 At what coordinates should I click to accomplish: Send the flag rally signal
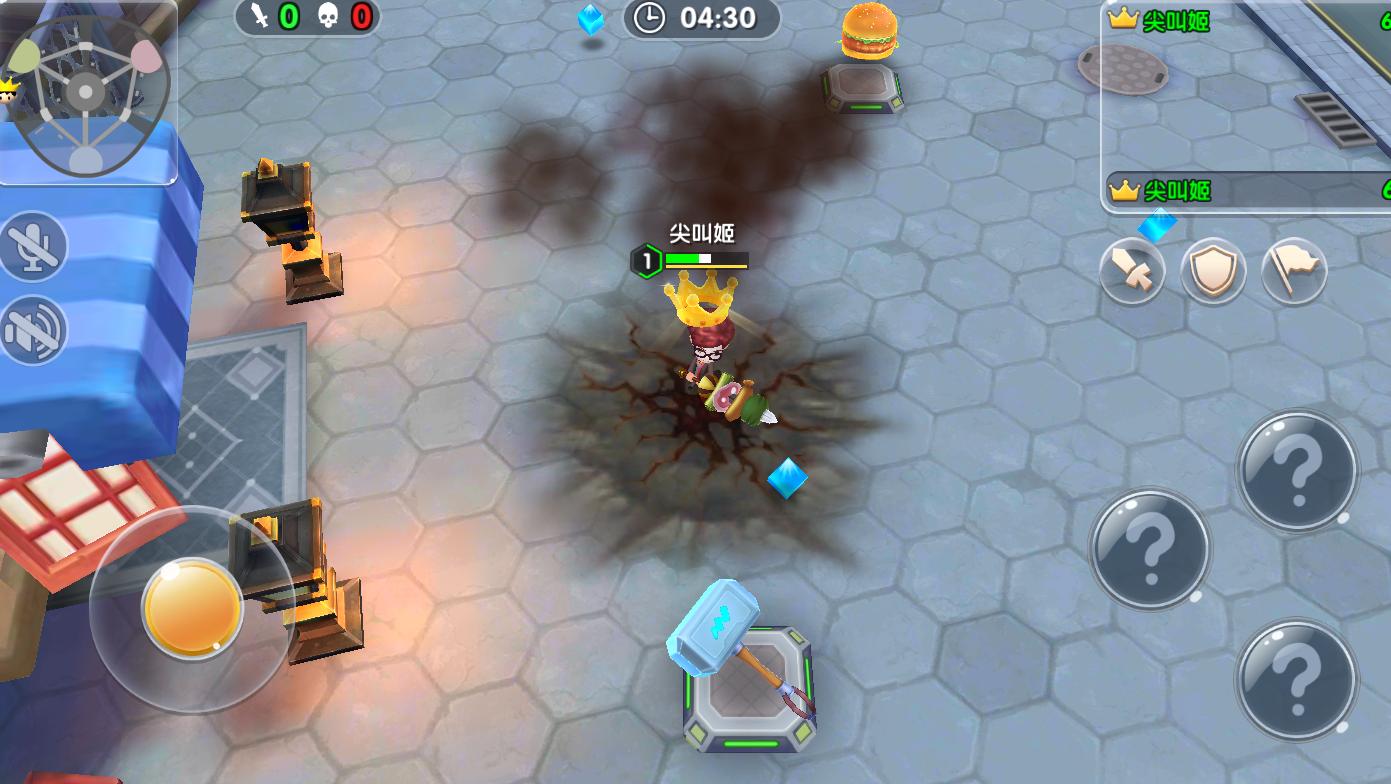point(1294,271)
